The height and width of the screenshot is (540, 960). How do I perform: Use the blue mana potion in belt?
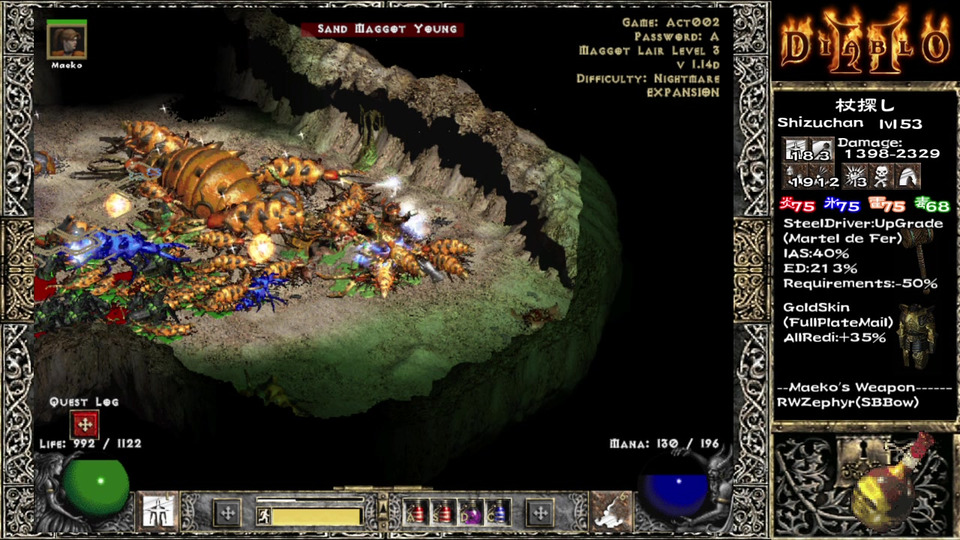point(497,514)
